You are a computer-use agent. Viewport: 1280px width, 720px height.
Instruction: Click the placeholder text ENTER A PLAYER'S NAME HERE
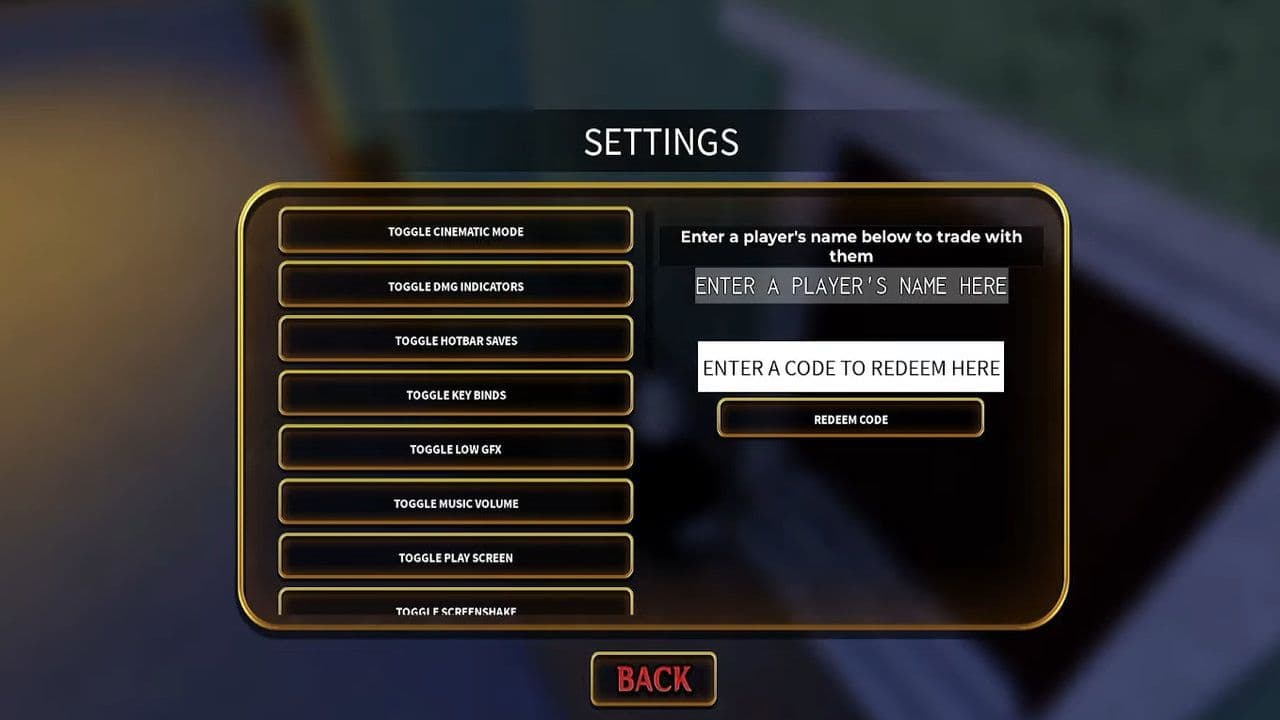(x=850, y=286)
